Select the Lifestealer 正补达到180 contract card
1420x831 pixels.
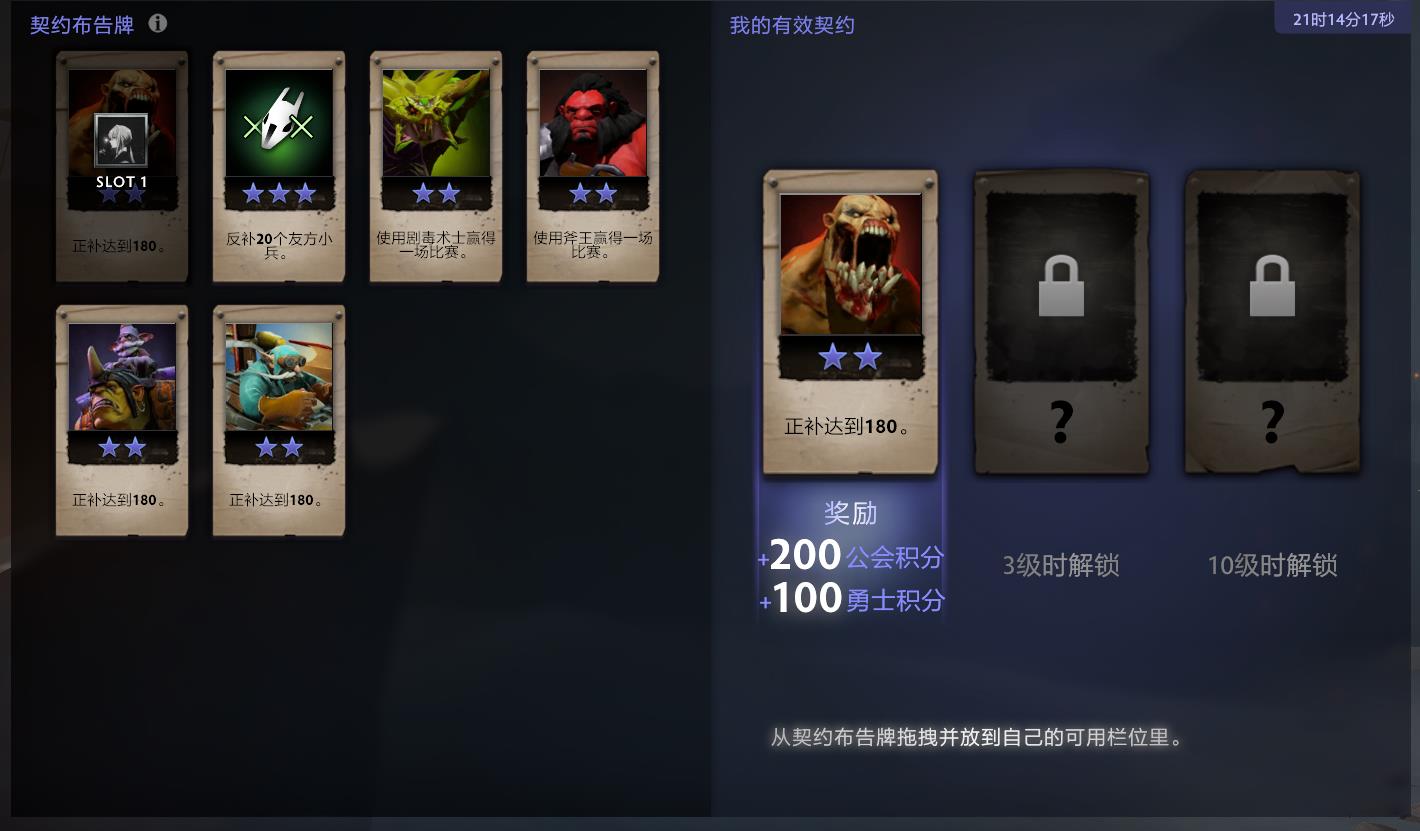(121, 165)
